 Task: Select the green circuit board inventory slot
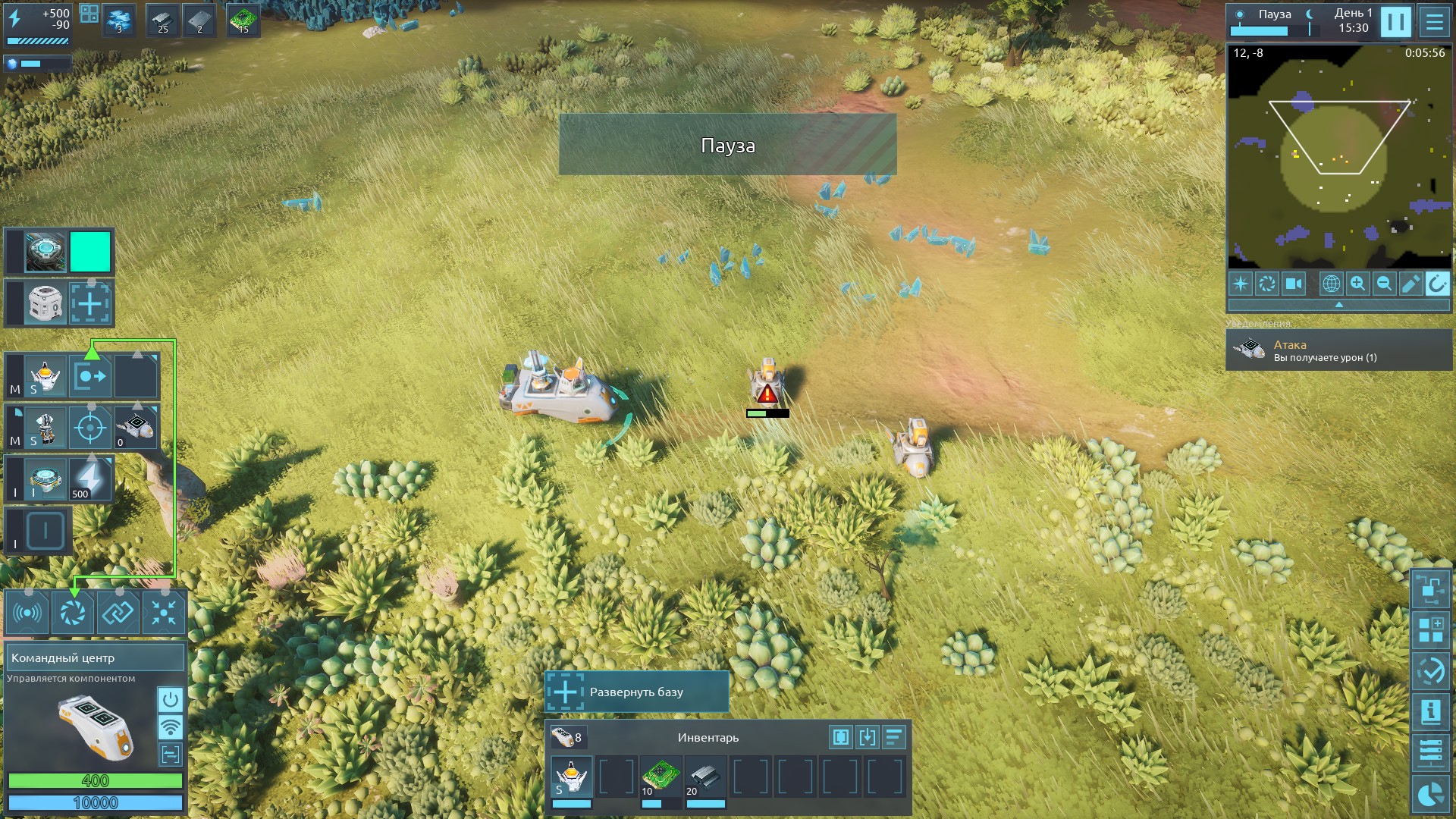661,777
